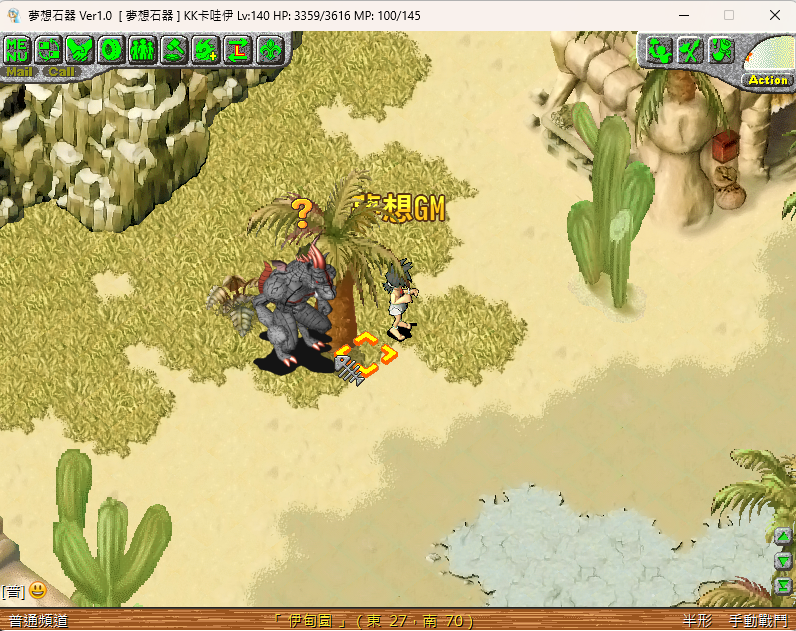Viewport: 796px width, 631px height.
Task: Open the pet dragon plus icon
Action: (x=206, y=48)
